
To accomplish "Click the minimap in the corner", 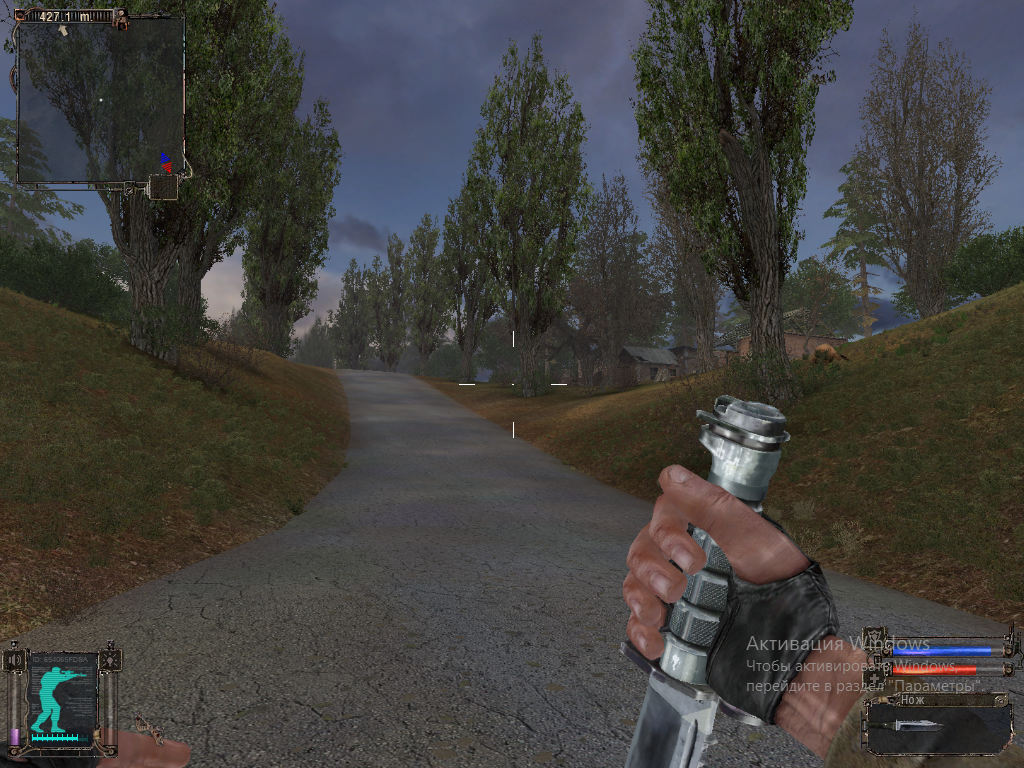I will click(x=100, y=100).
